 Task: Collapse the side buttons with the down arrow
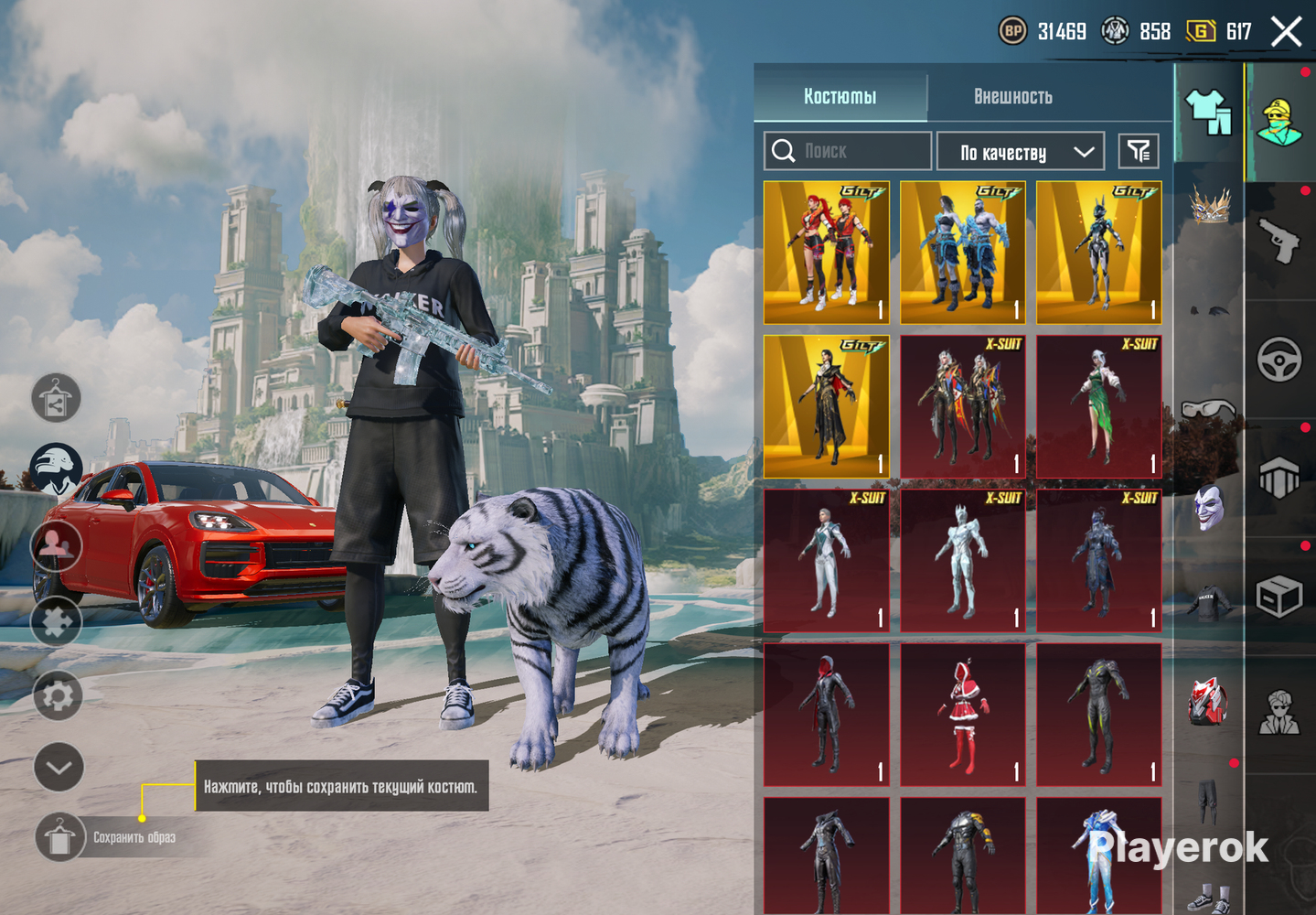59,767
